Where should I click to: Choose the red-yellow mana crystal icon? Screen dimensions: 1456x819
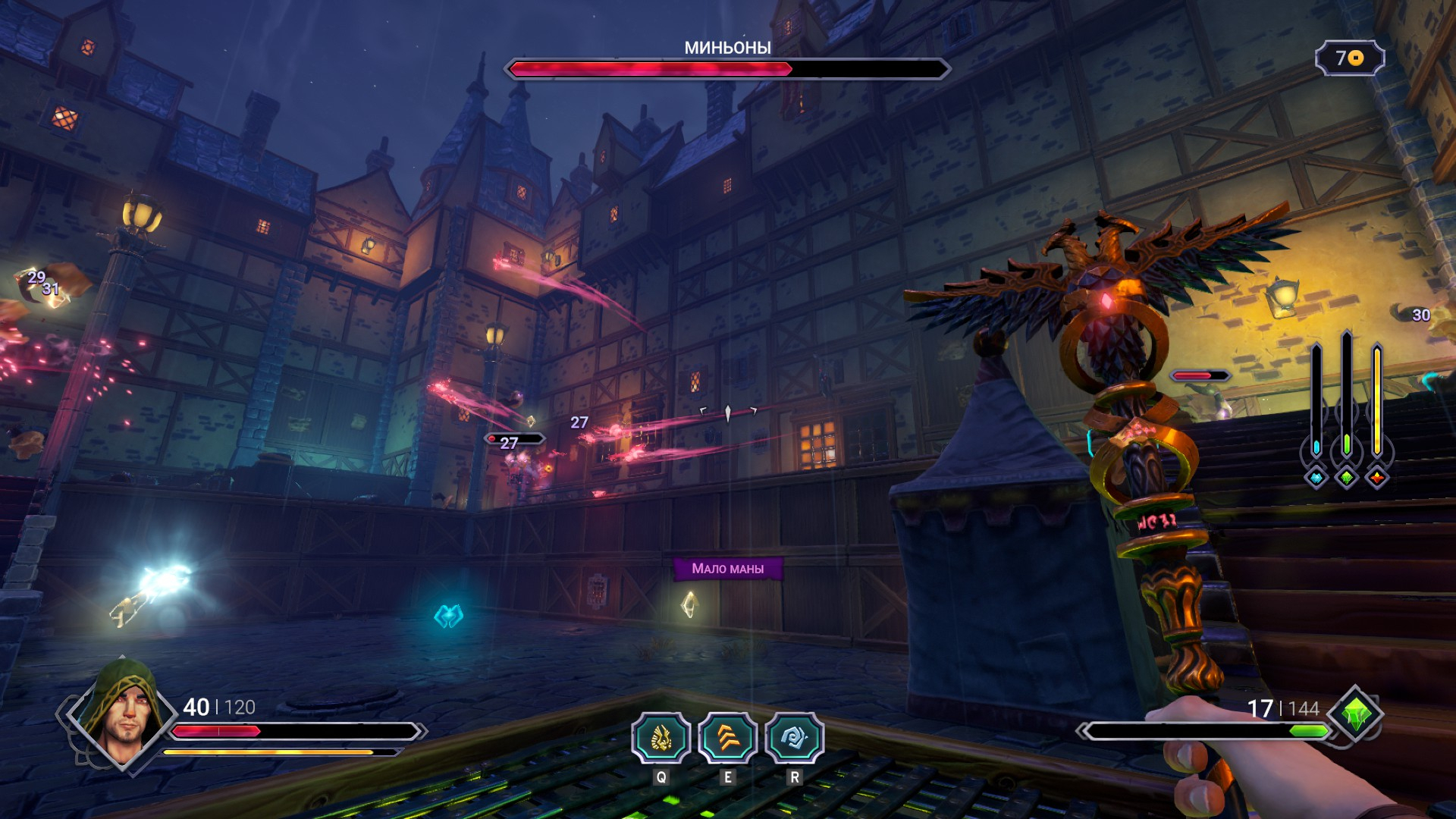(x=1377, y=478)
